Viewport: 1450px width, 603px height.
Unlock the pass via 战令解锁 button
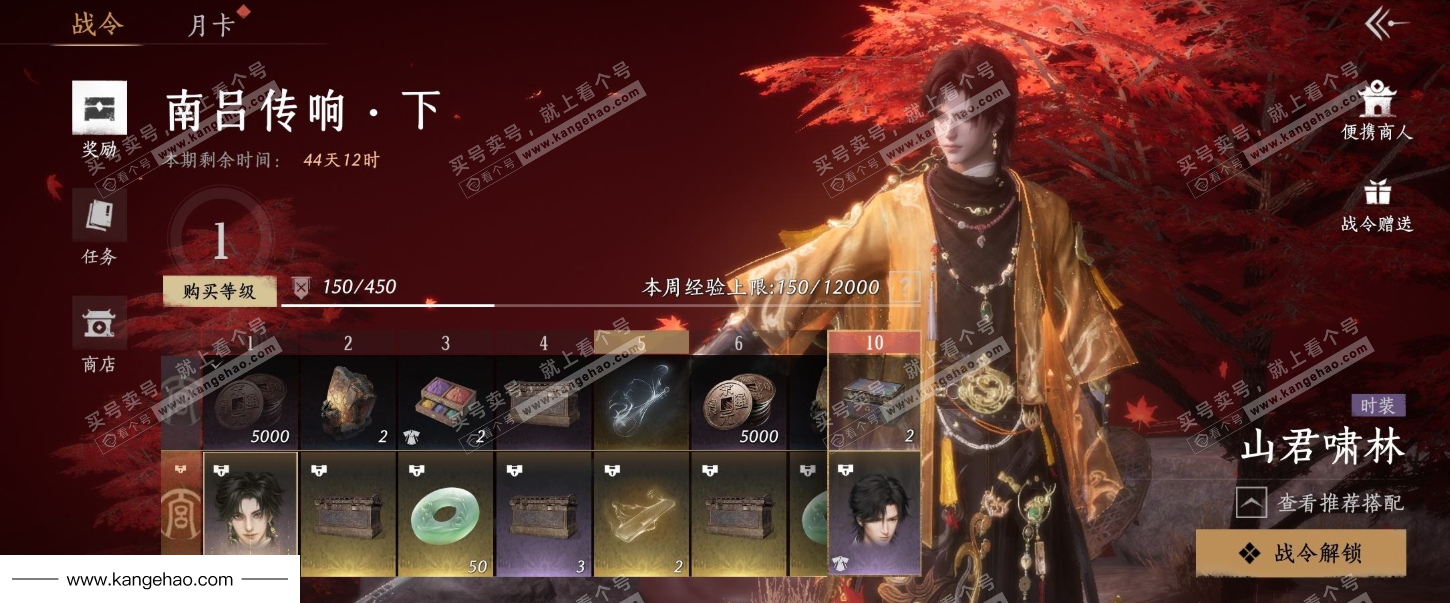click(x=1301, y=553)
